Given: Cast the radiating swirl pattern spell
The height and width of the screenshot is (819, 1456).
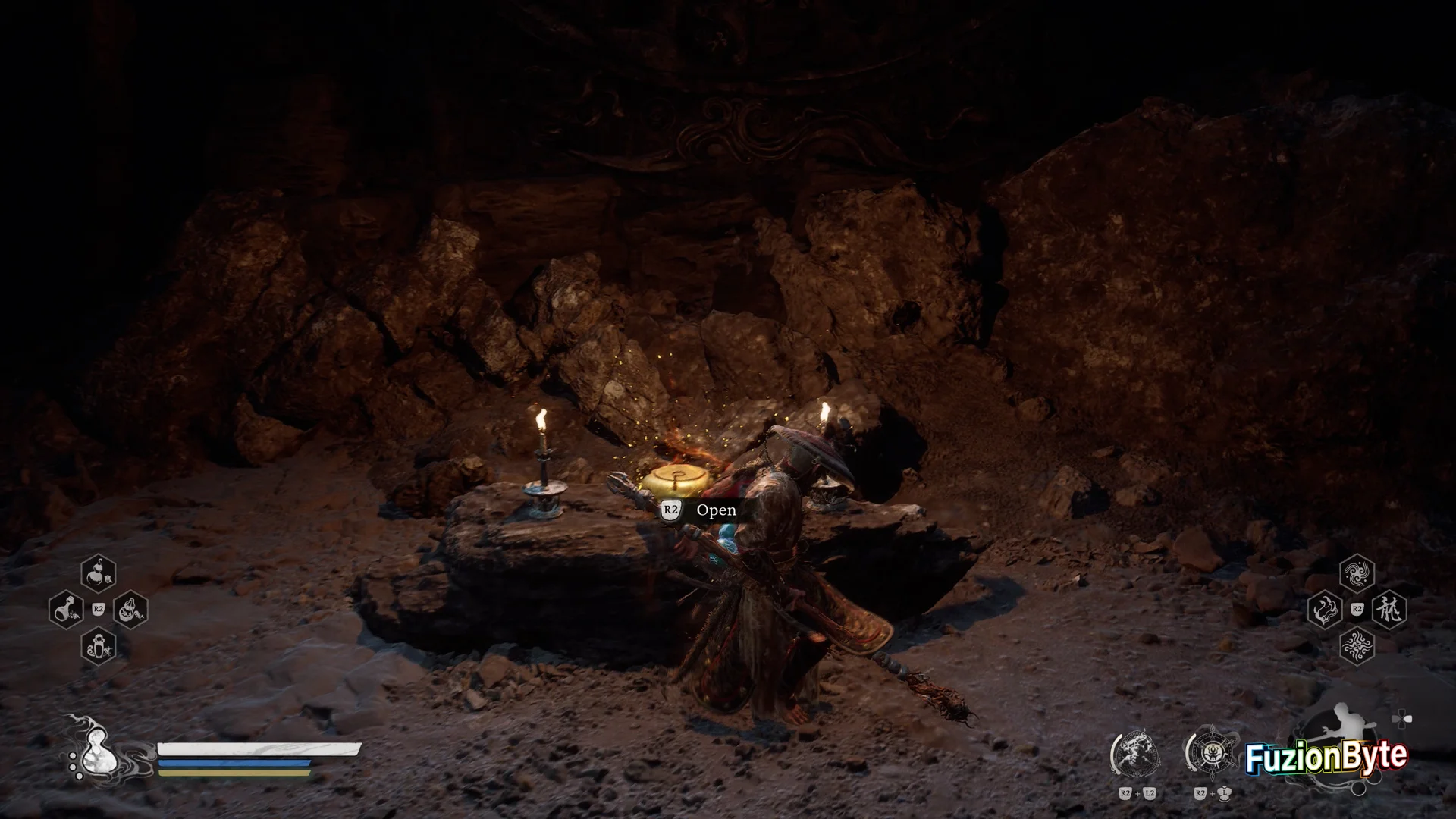Looking at the screenshot, I should click(x=1357, y=646).
